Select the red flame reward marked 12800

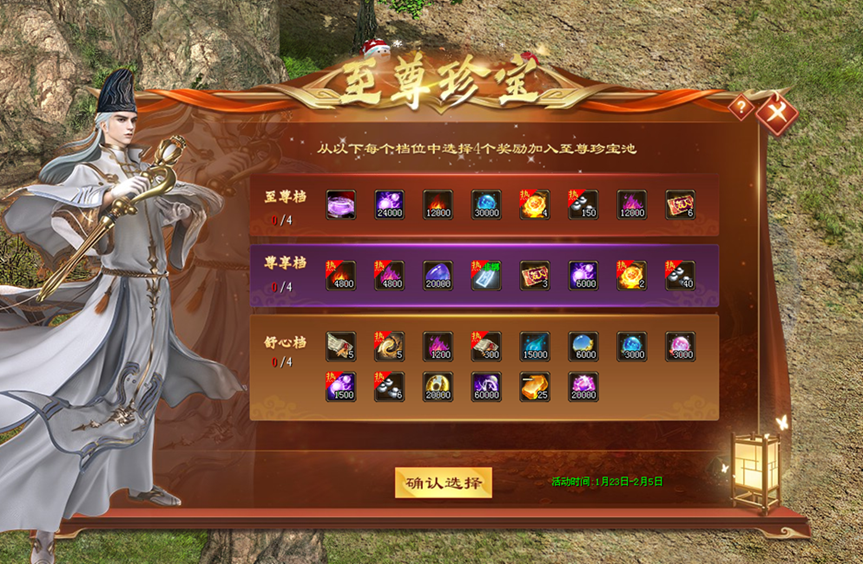click(438, 205)
